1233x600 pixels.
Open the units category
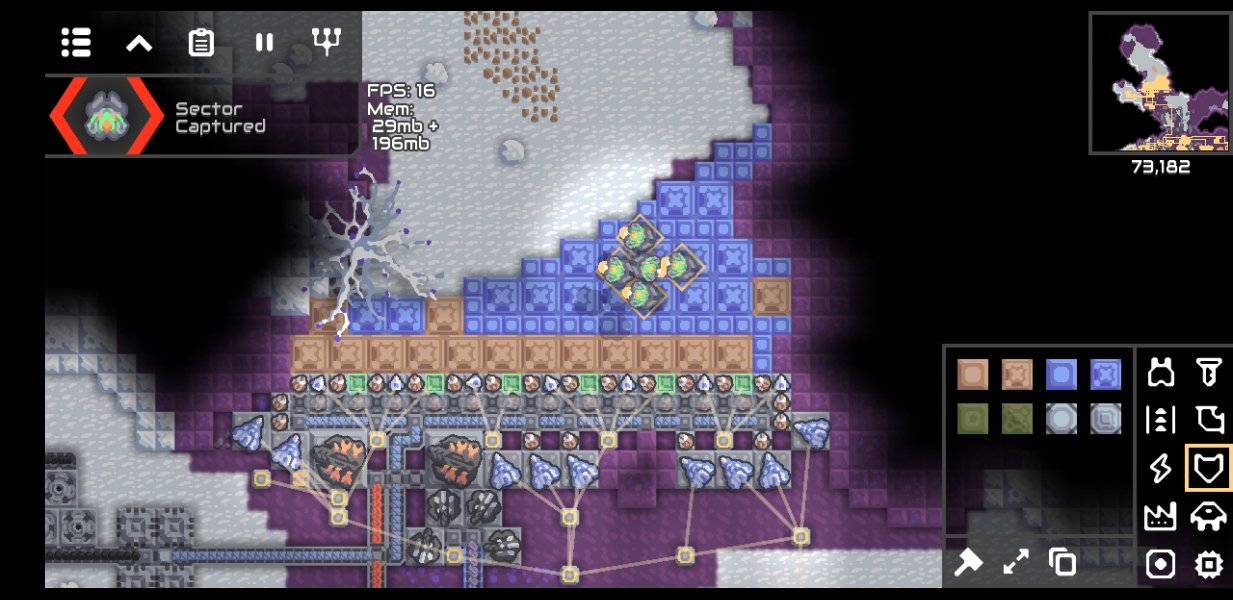1209,516
